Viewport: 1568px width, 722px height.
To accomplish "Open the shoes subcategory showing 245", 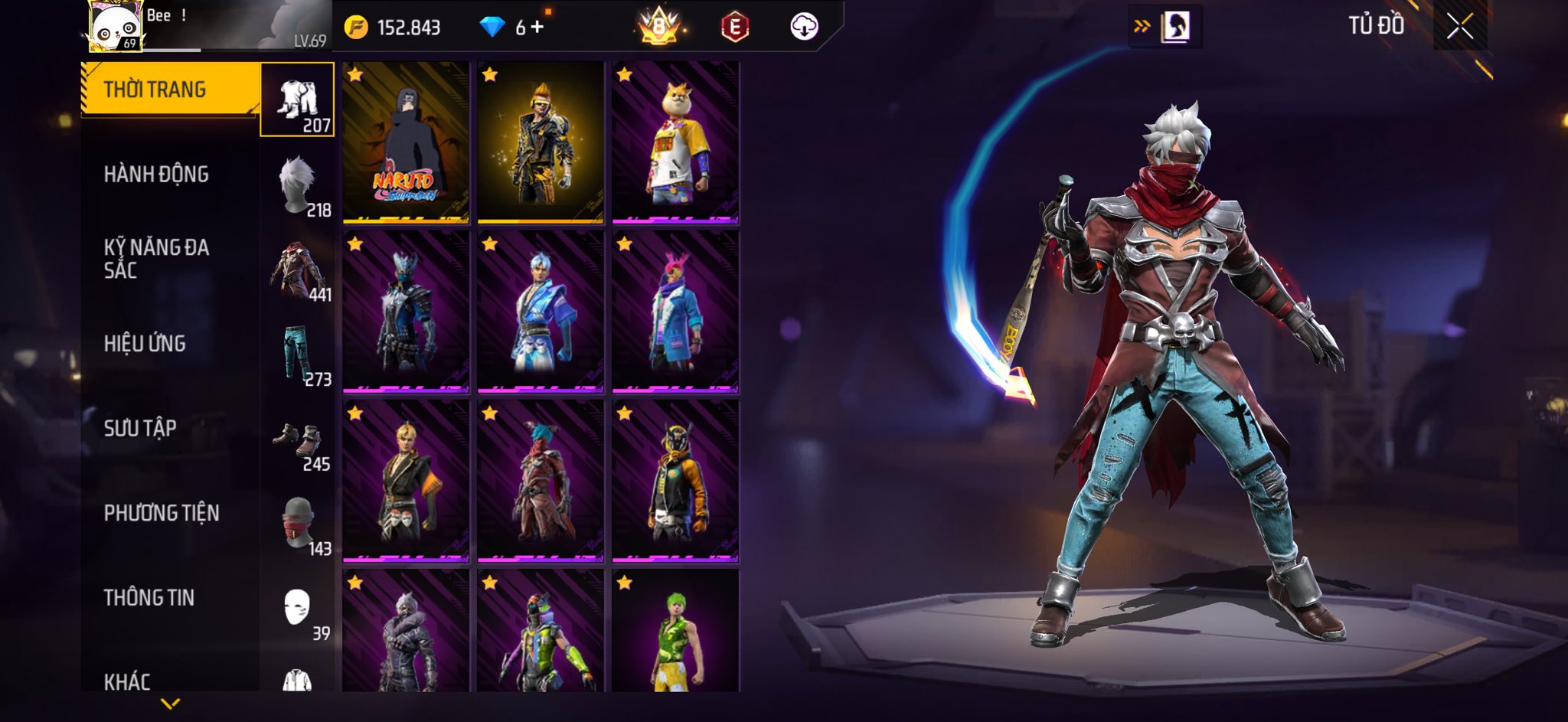I will click(298, 439).
